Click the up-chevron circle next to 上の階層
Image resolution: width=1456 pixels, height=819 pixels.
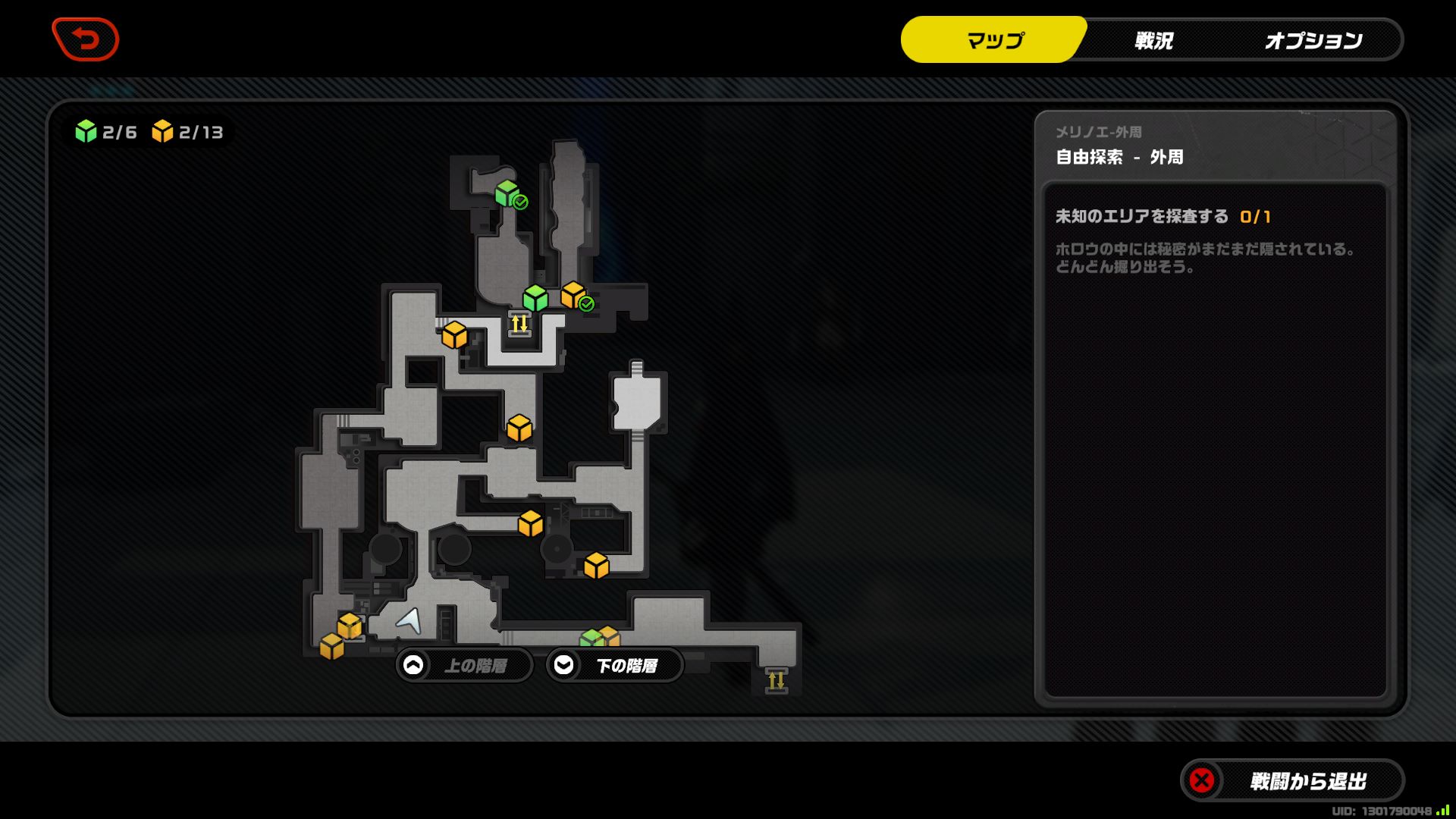coord(413,665)
